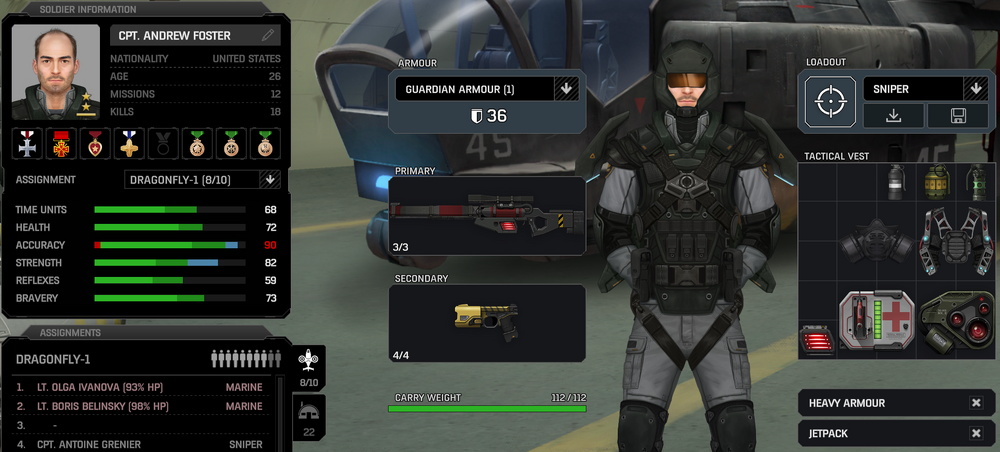
Task: Switch to the base hangar 22 tab
Action: click(x=309, y=417)
